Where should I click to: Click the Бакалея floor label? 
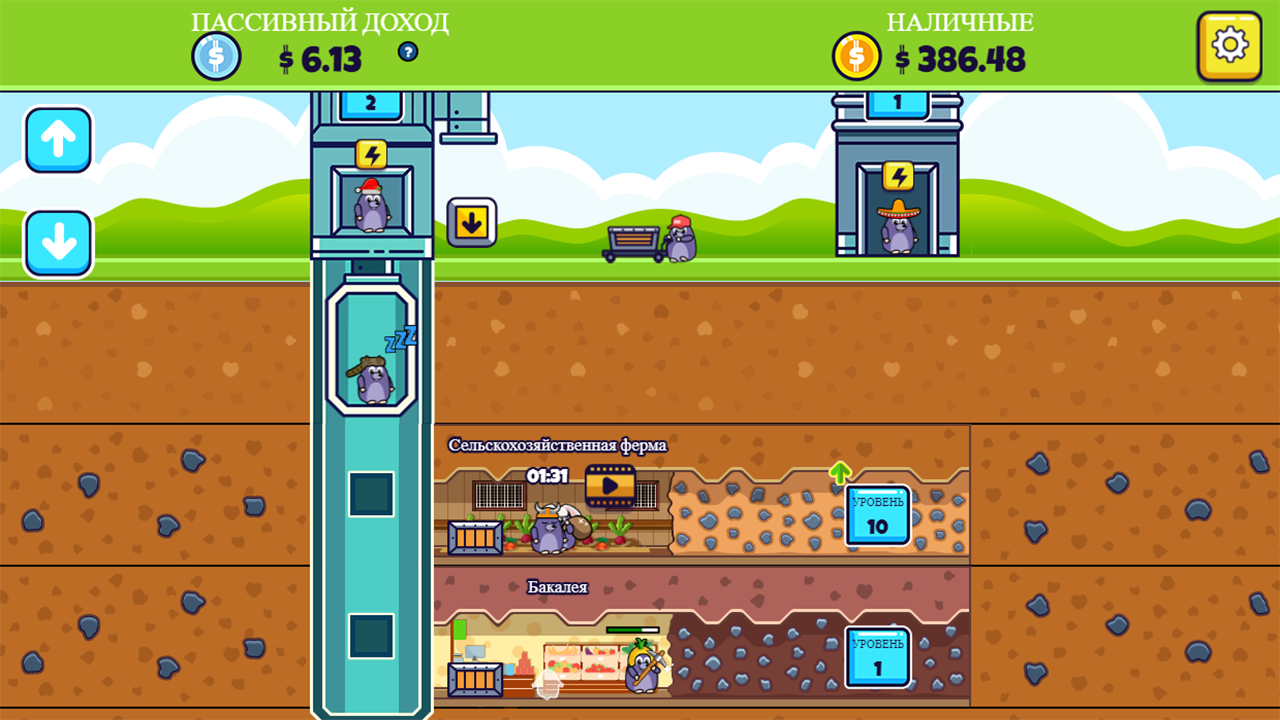coord(556,587)
